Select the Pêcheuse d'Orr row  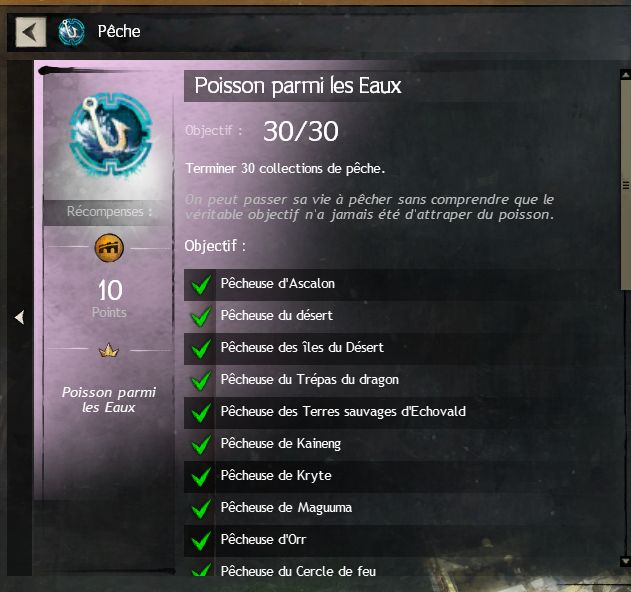click(x=263, y=540)
